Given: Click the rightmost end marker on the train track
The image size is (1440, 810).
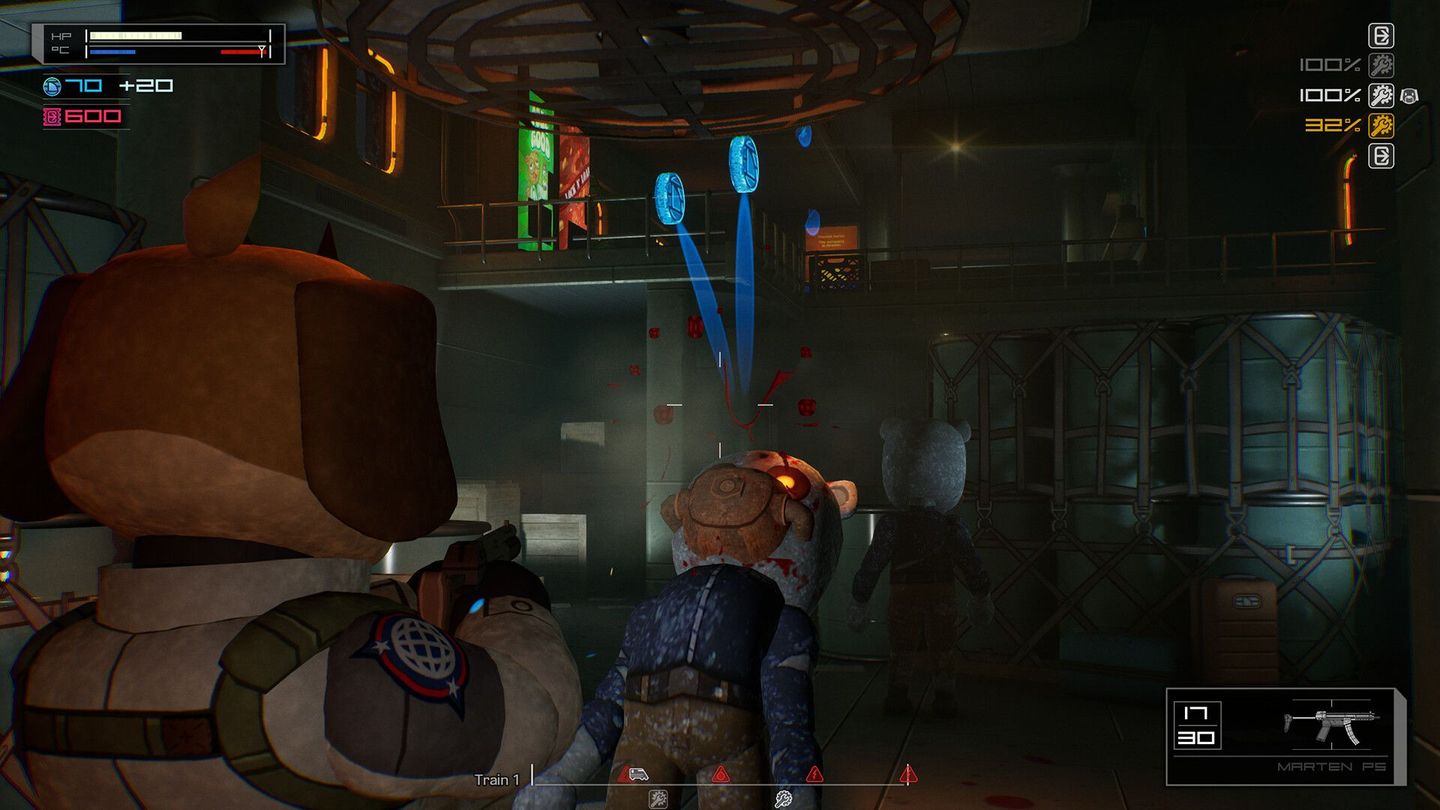Looking at the screenshot, I should tap(908, 775).
